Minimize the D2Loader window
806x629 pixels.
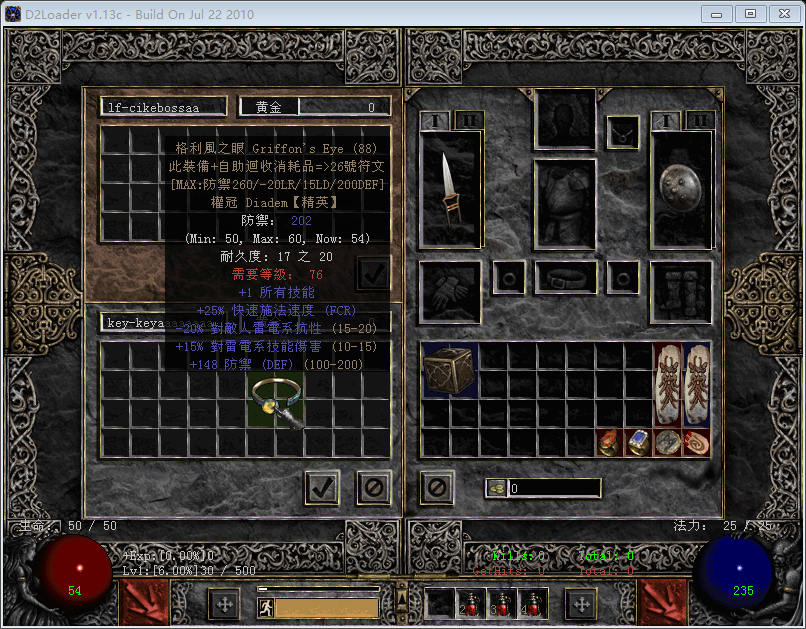(x=717, y=13)
